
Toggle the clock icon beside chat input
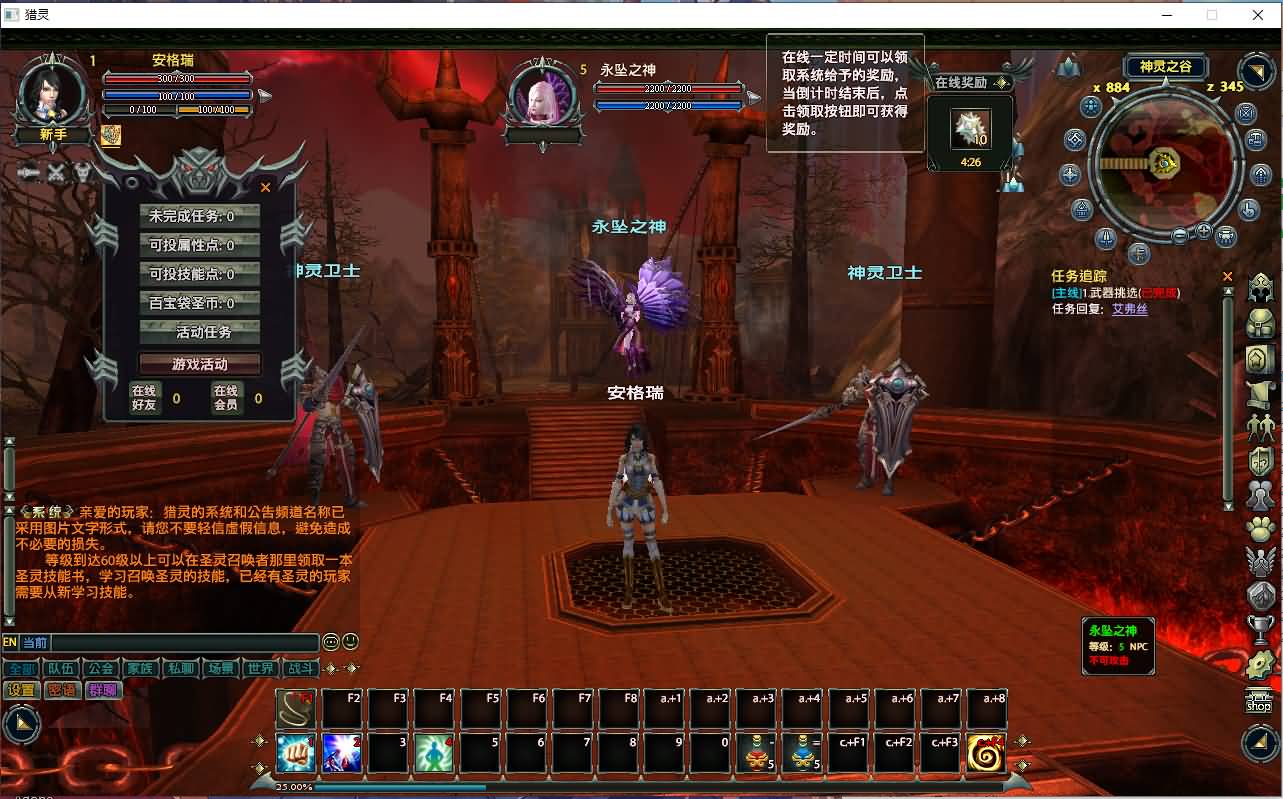click(332, 642)
